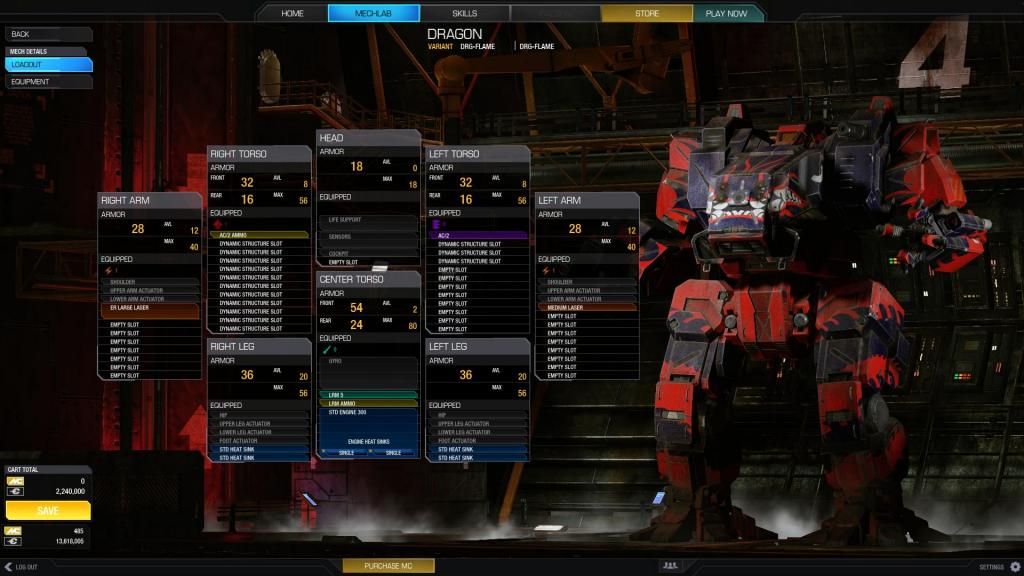This screenshot has width=1024, height=576.
Task: Select the ER Large Laser slot
Action: [149, 310]
